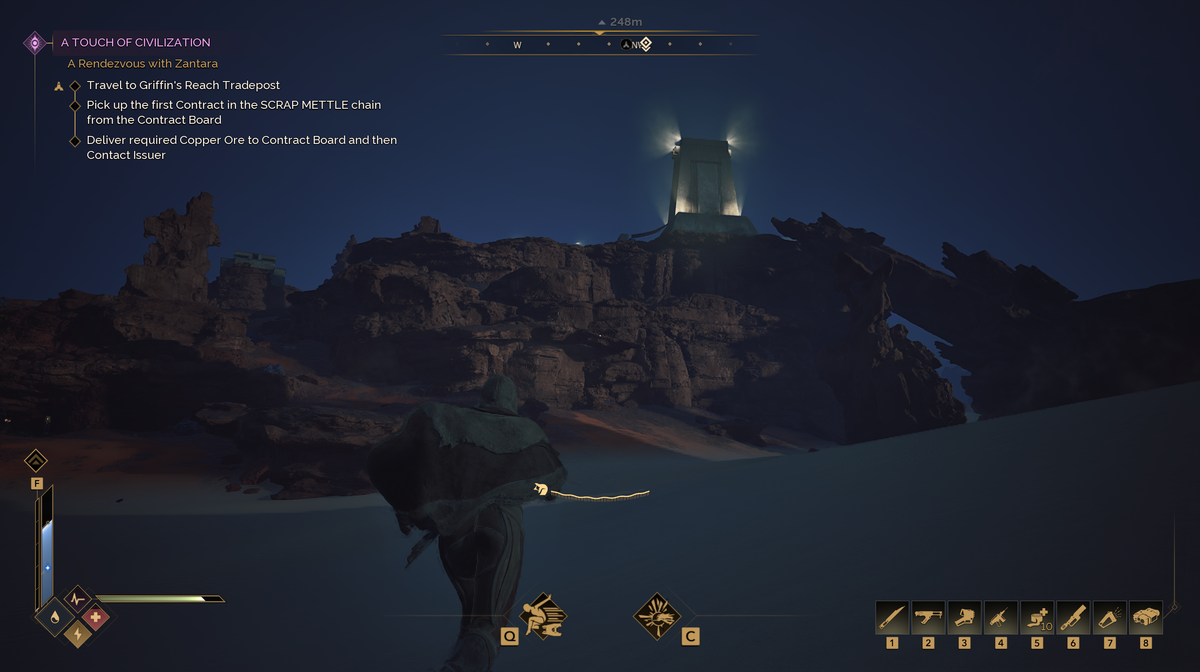
Task: Select the flashlight item in slot seven
Action: (x=1110, y=617)
